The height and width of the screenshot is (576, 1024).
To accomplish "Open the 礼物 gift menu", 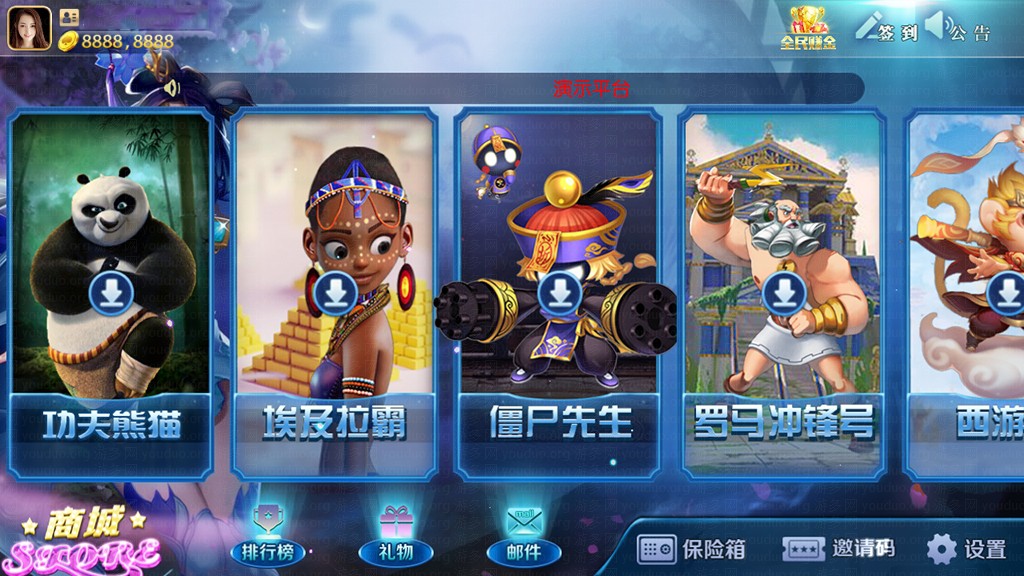I will (x=395, y=536).
